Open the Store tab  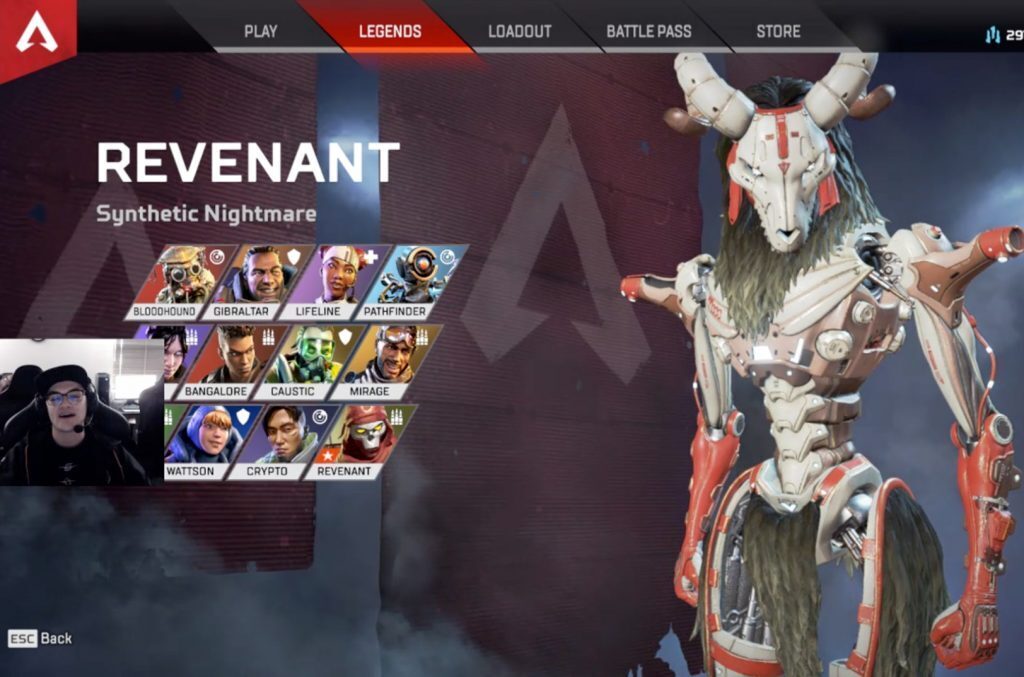pyautogui.click(x=778, y=31)
